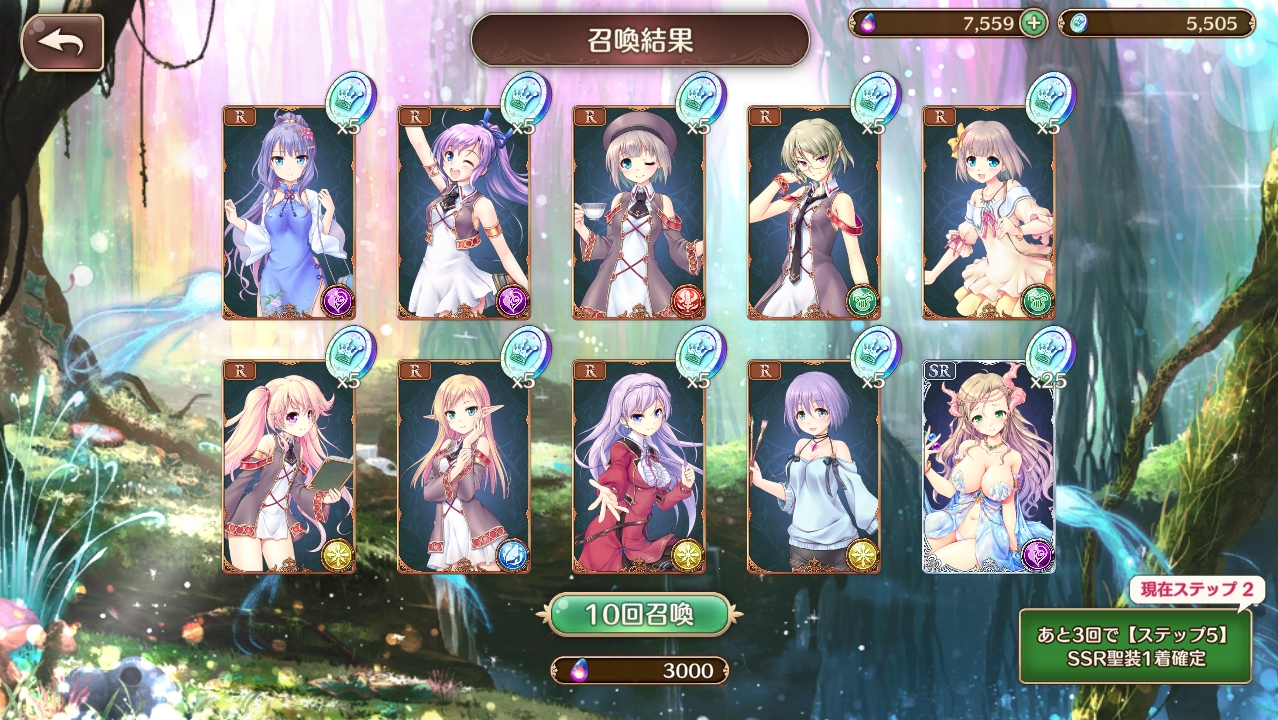Select the pink twin-tail girl holding a book
Image resolution: width=1278 pixels, height=720 pixels.
point(288,467)
